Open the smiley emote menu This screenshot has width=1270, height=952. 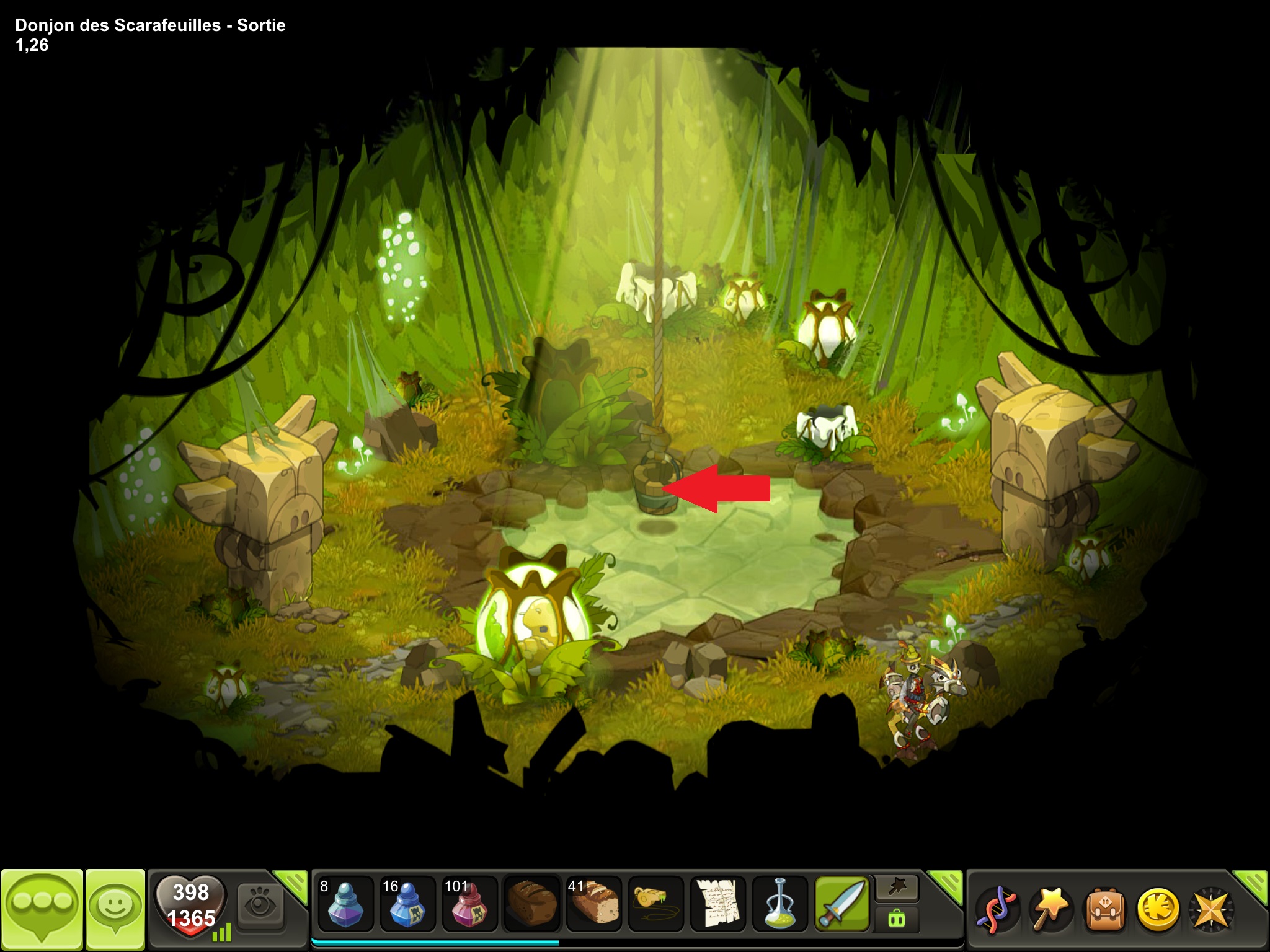click(115, 909)
